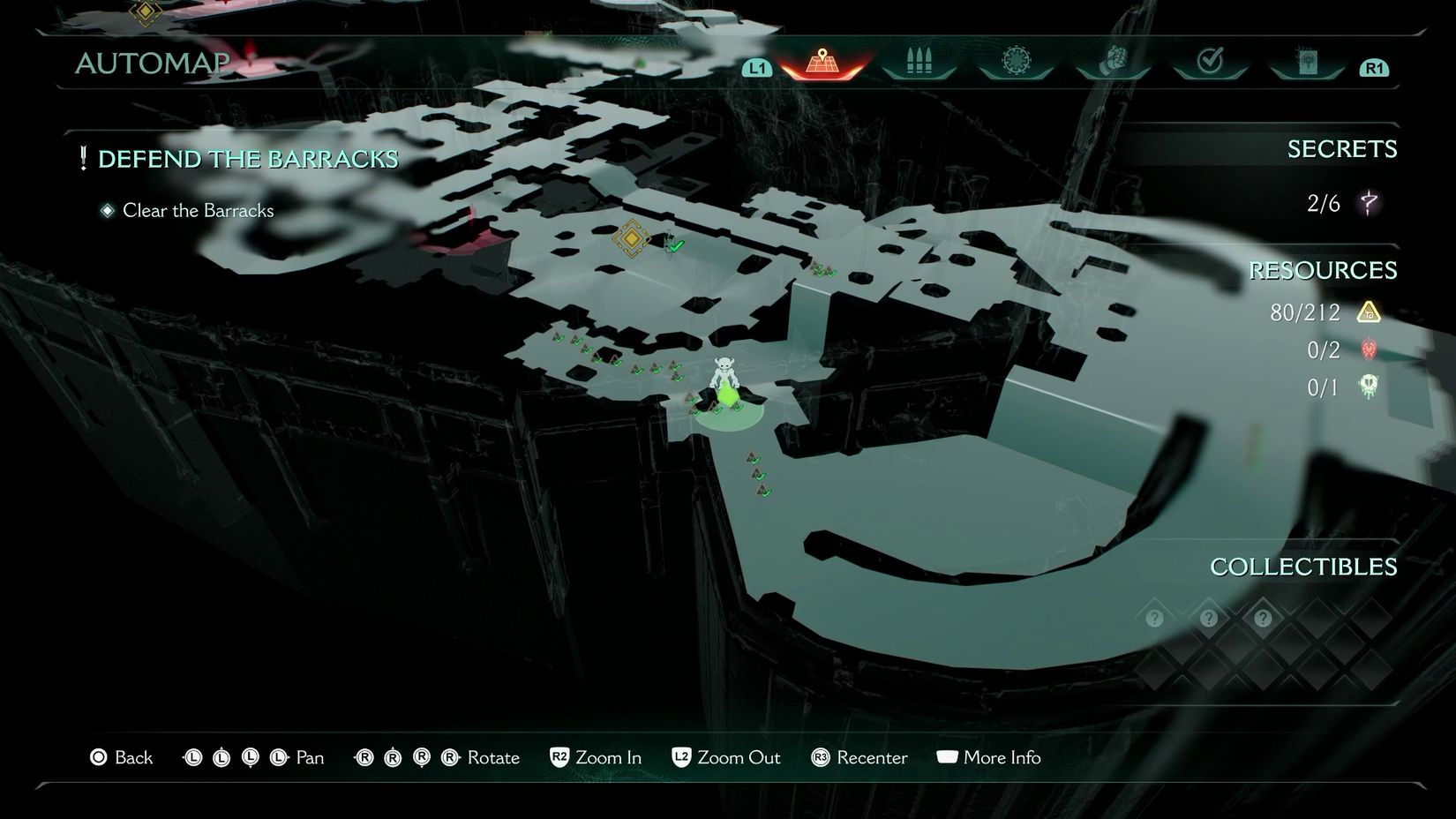Select the gold resource triangle icon
The image size is (1456, 819).
tap(1369, 312)
